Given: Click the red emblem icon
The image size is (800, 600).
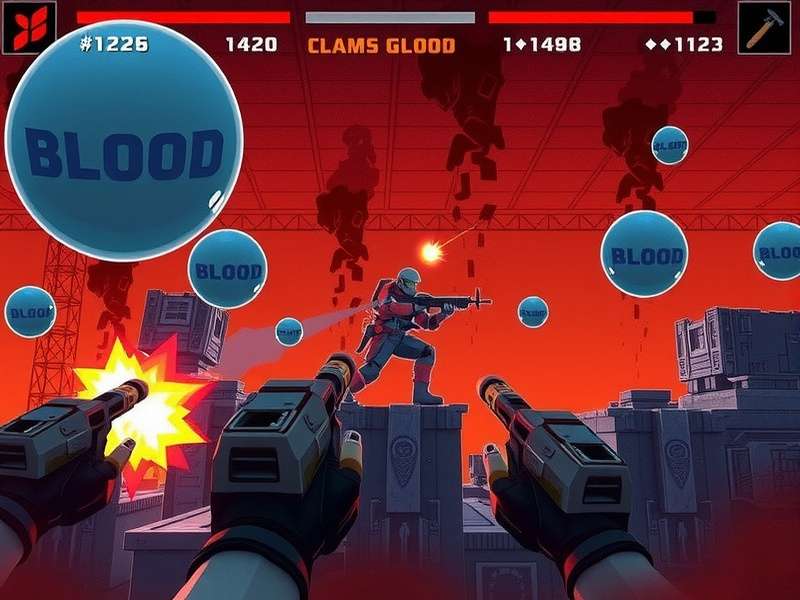Looking at the screenshot, I should point(29,27).
